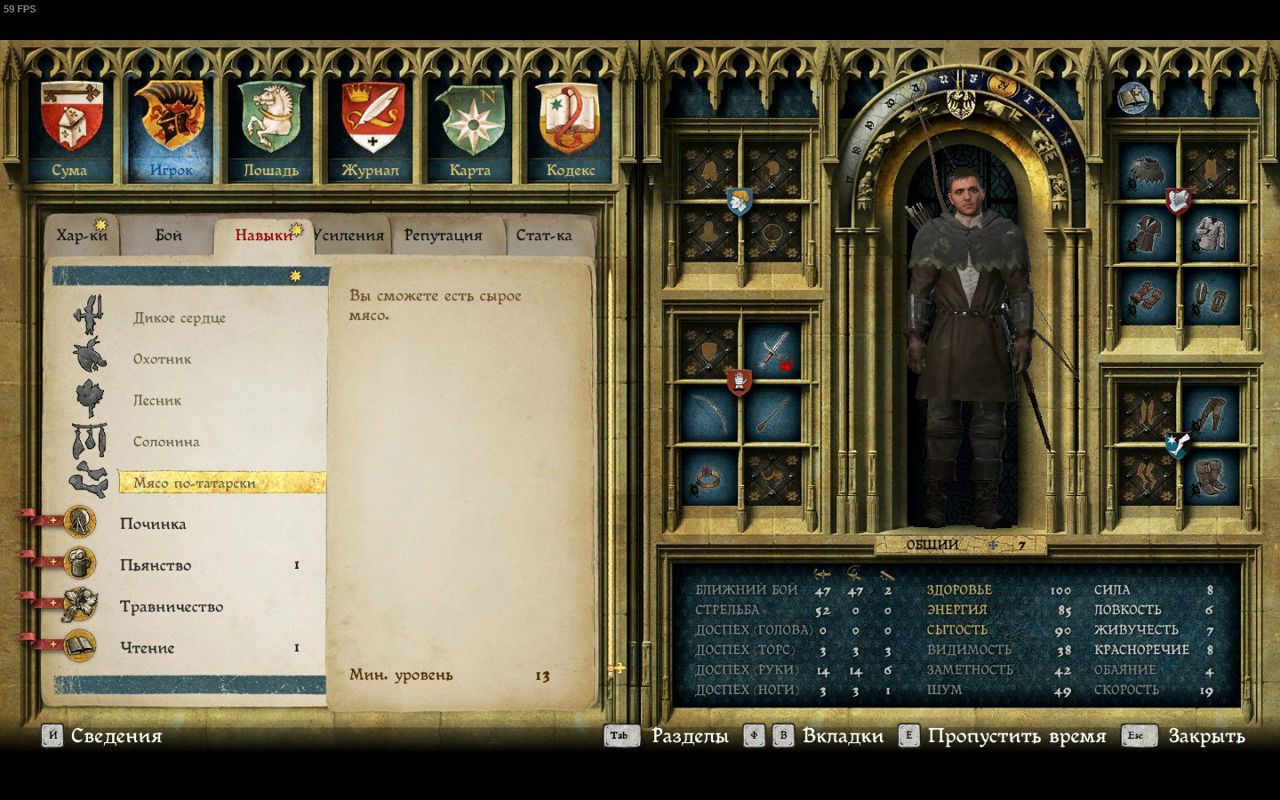Select the Травничество skill row

171,606
